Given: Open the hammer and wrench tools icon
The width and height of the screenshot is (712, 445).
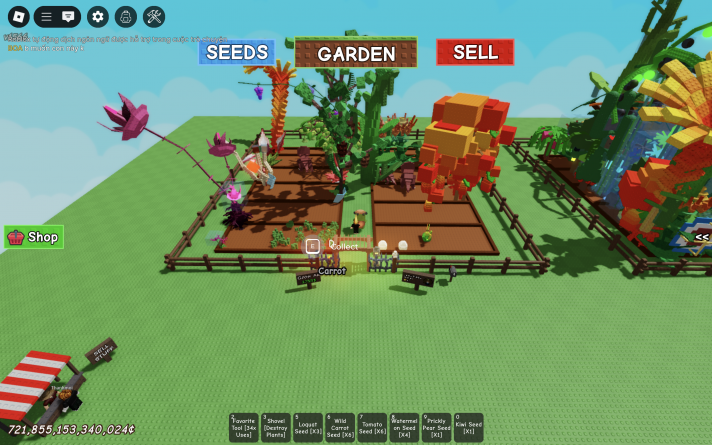Looking at the screenshot, I should tap(154, 16).
